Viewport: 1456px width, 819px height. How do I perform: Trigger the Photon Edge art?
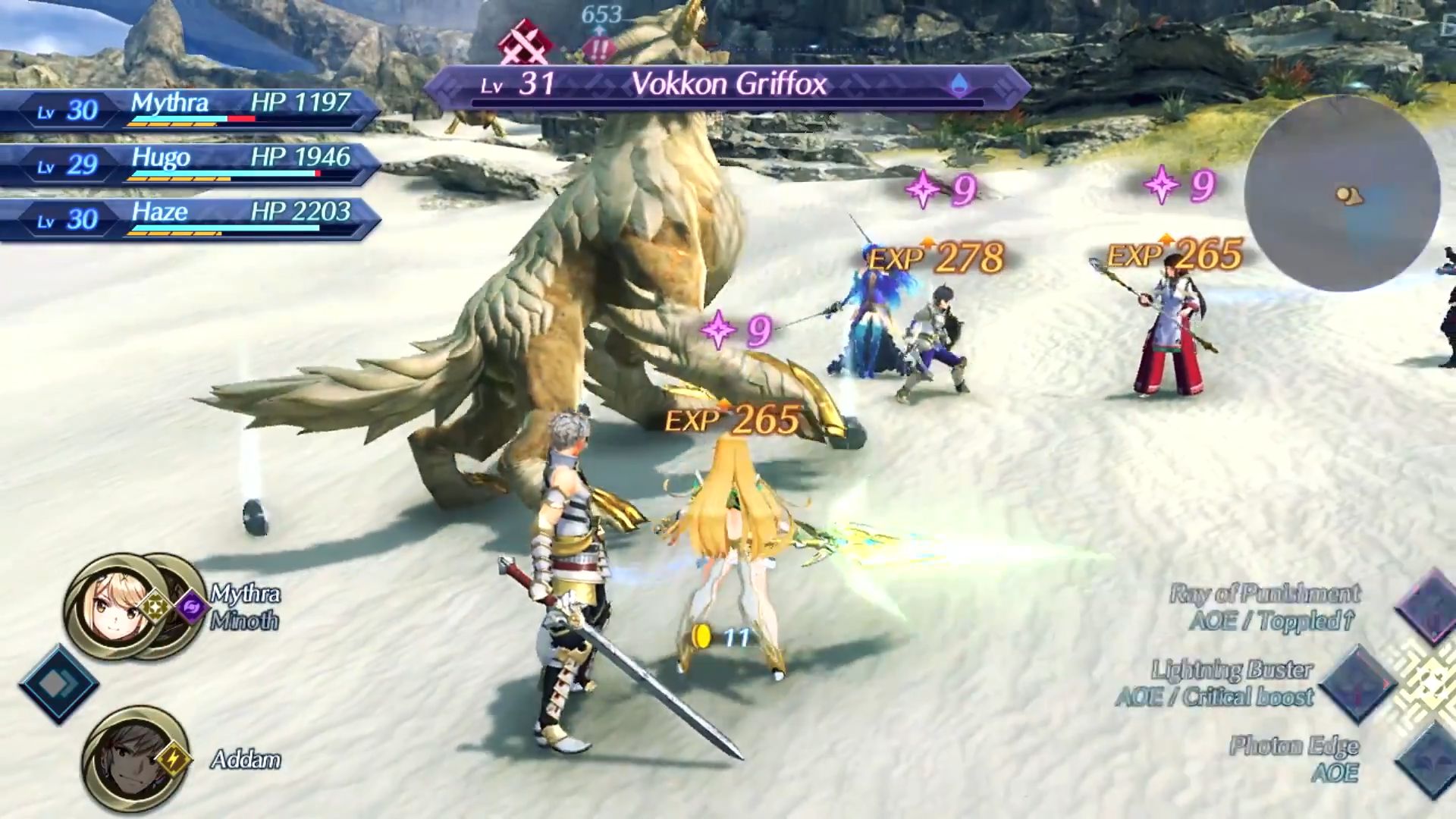1429,759
